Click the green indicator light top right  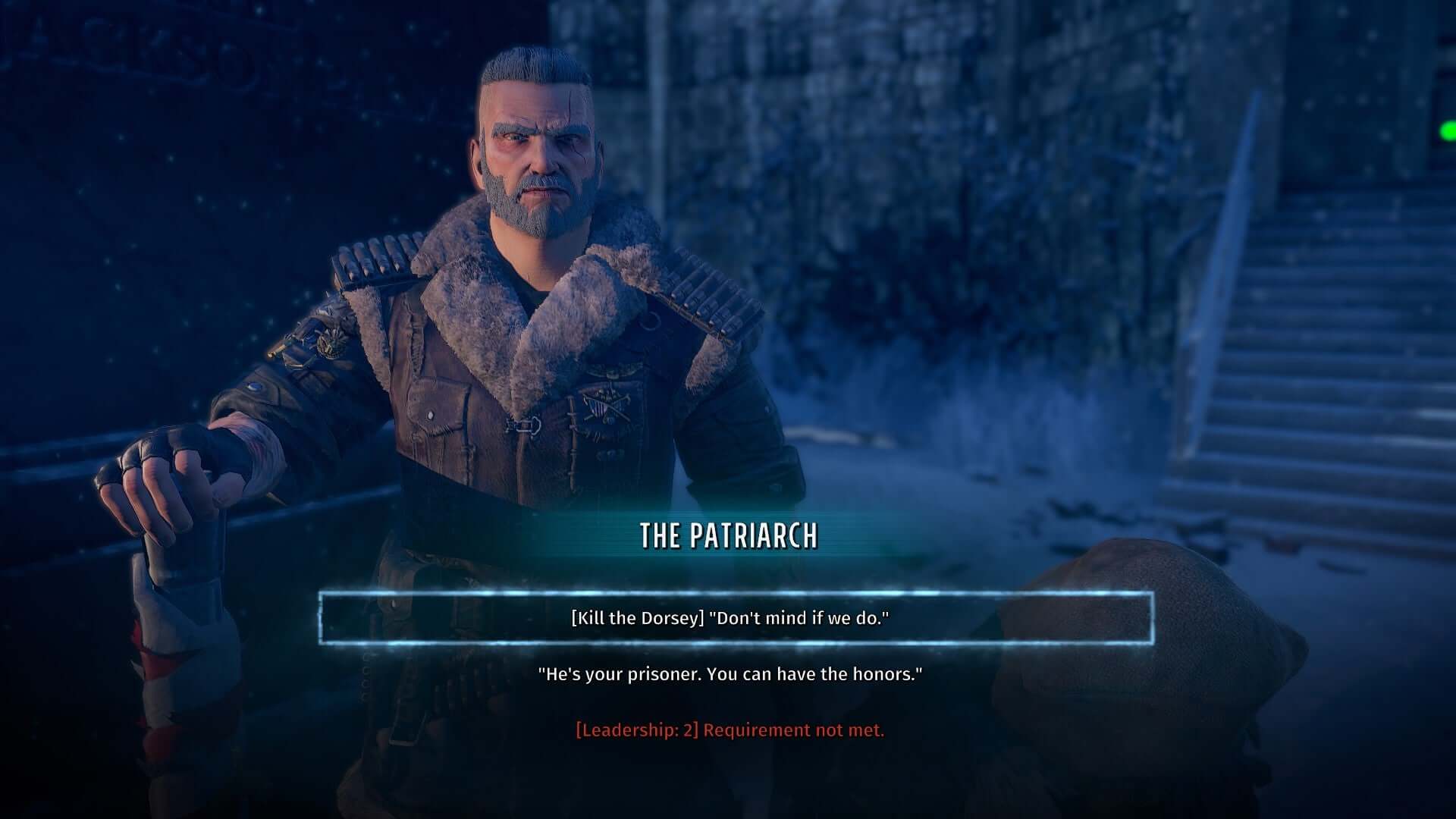(x=1449, y=130)
